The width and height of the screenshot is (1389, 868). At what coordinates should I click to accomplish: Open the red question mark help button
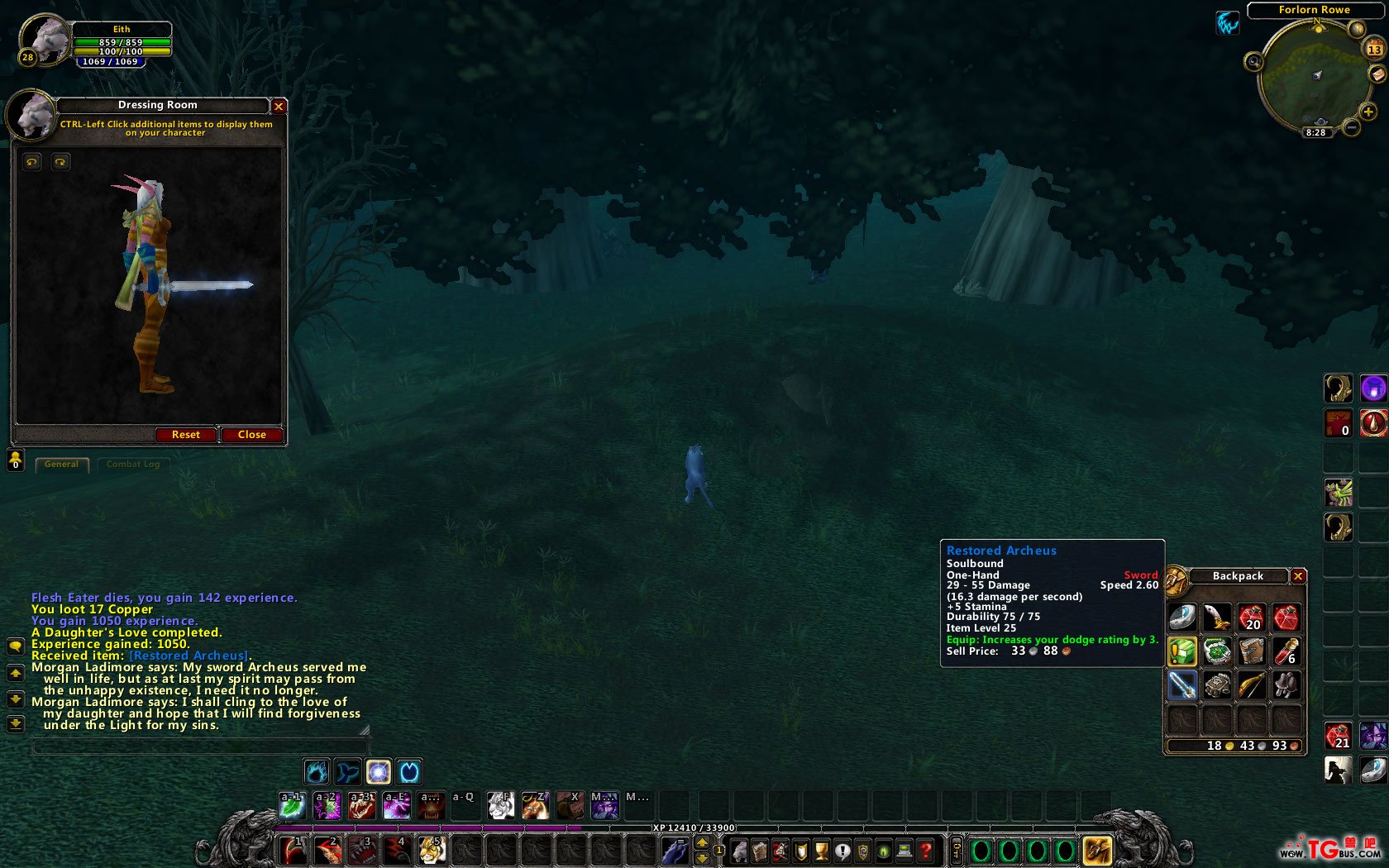tap(926, 850)
